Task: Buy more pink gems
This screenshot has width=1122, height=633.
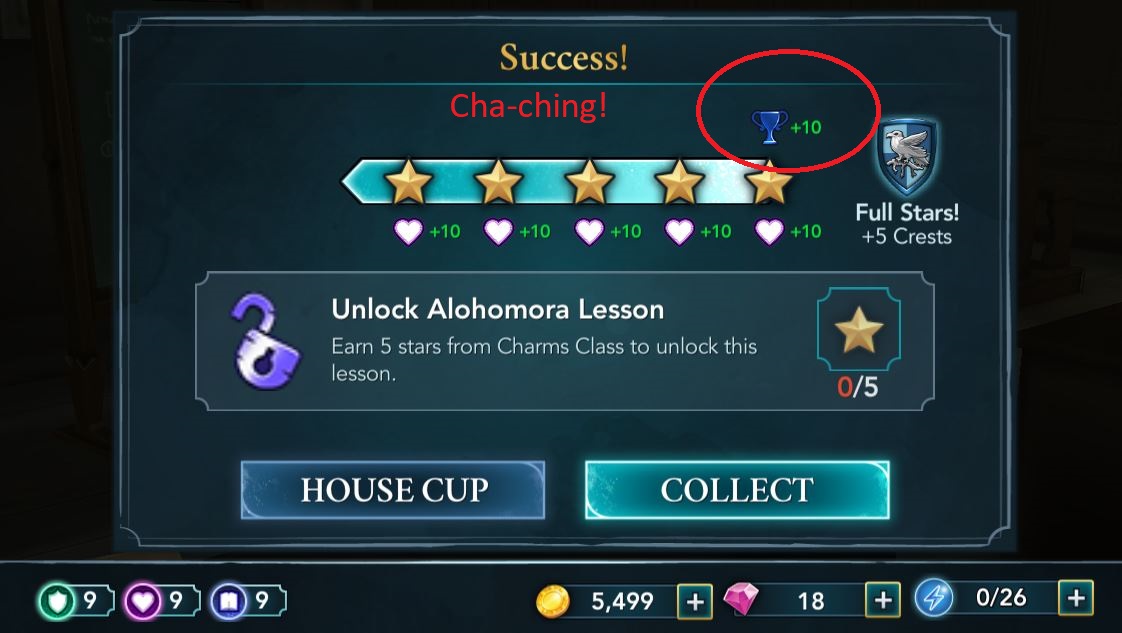Action: pyautogui.click(x=882, y=600)
